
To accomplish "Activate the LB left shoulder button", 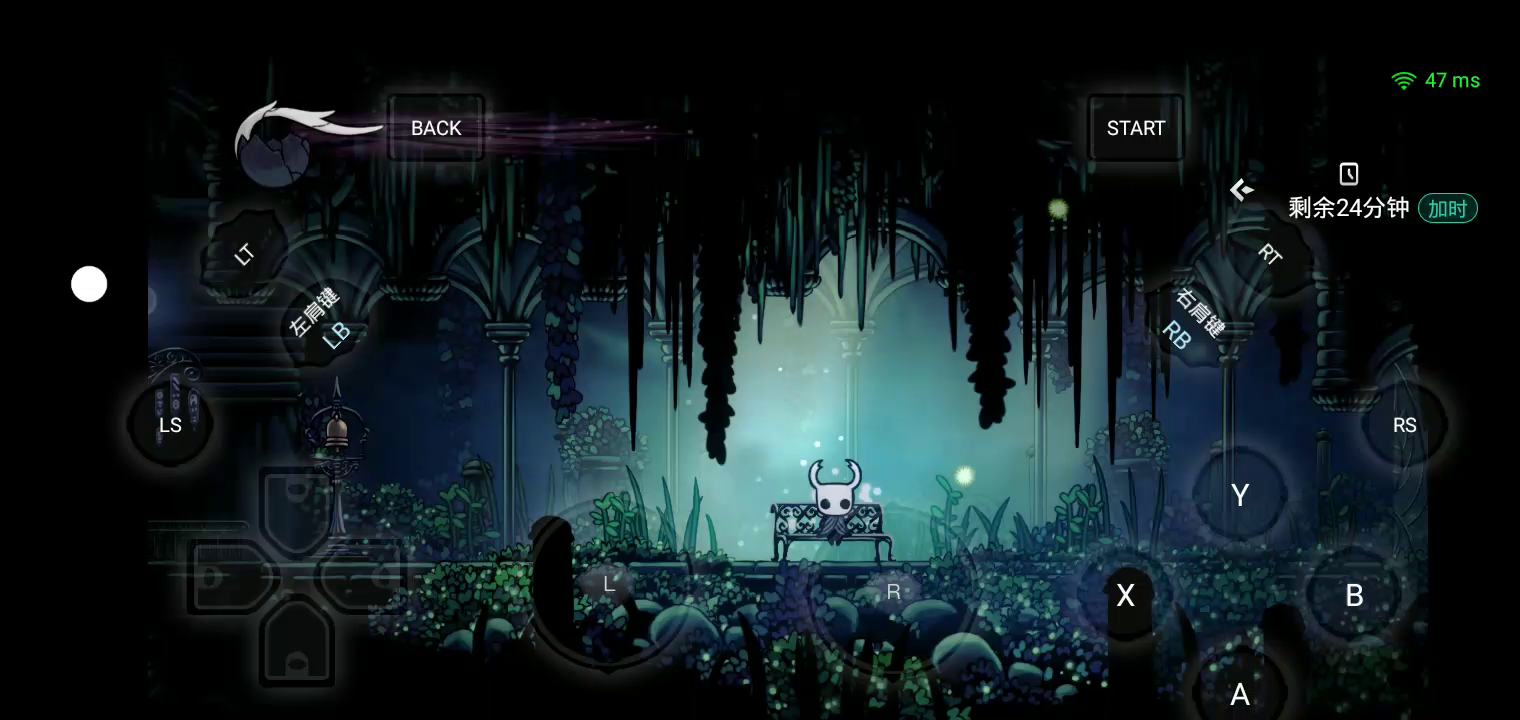I will pyautogui.click(x=322, y=319).
